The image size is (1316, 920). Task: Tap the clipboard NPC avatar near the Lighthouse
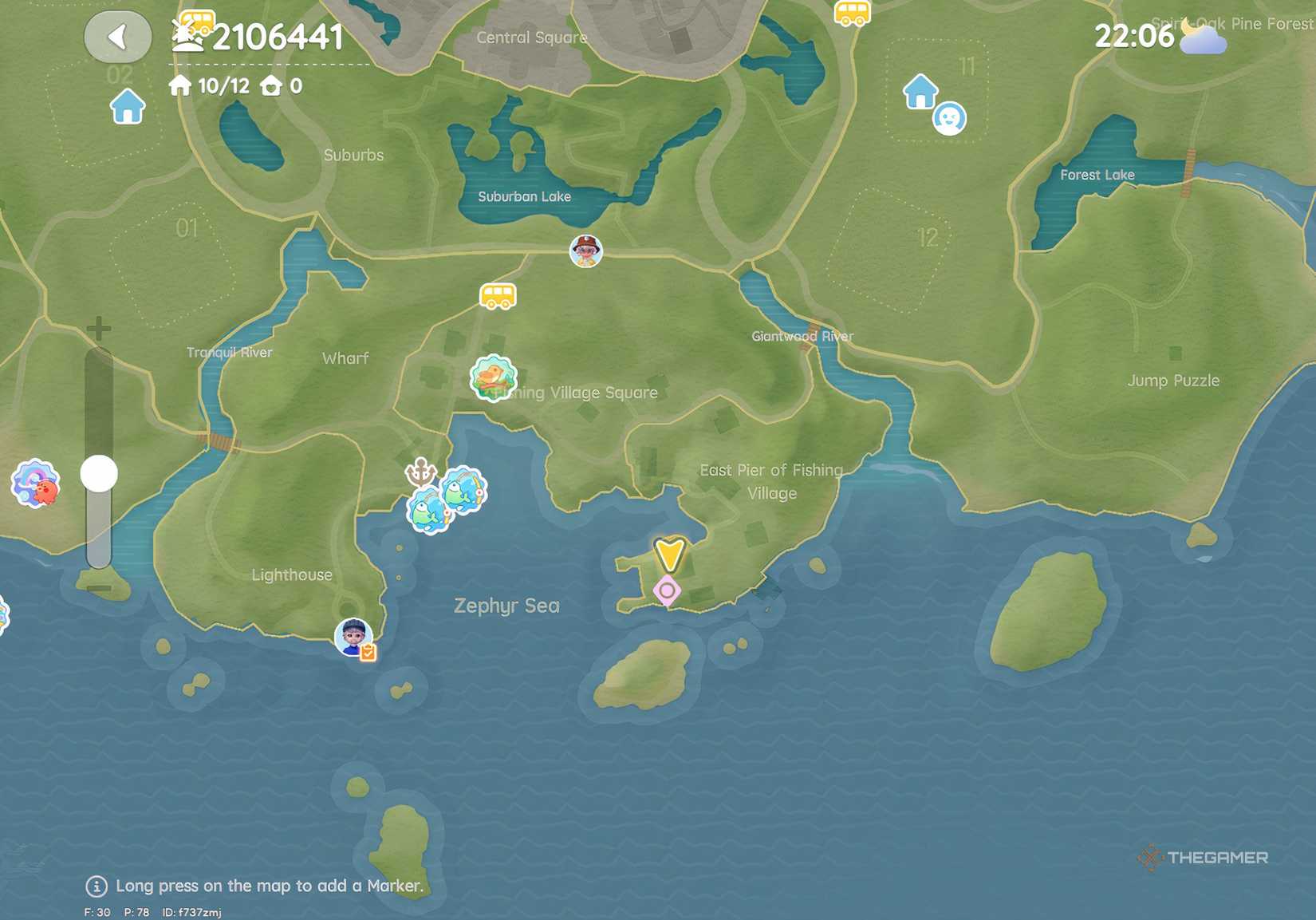coord(353,639)
